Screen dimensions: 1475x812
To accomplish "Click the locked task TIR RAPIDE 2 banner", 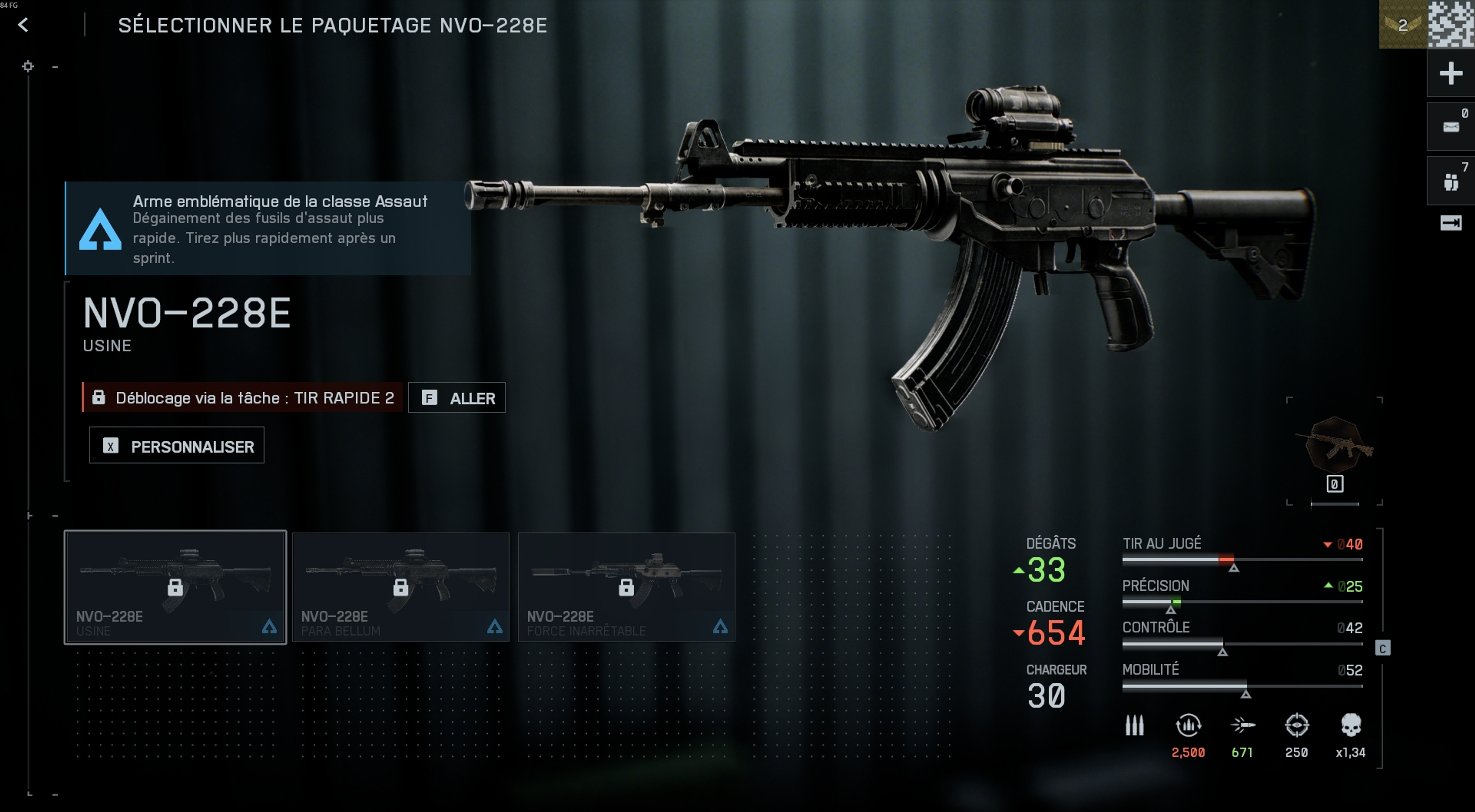I will click(243, 398).
